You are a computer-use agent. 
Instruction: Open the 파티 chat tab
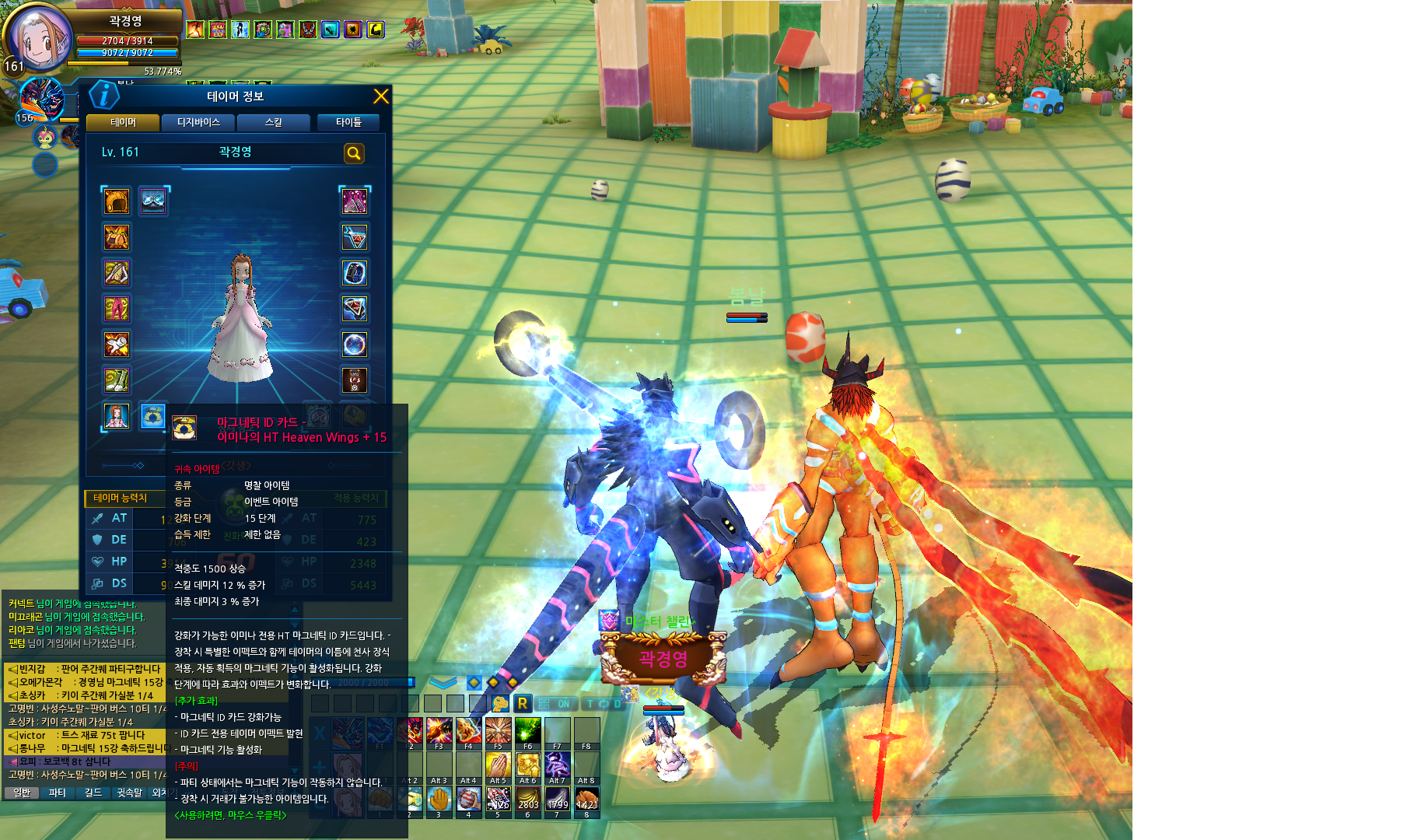point(57,793)
